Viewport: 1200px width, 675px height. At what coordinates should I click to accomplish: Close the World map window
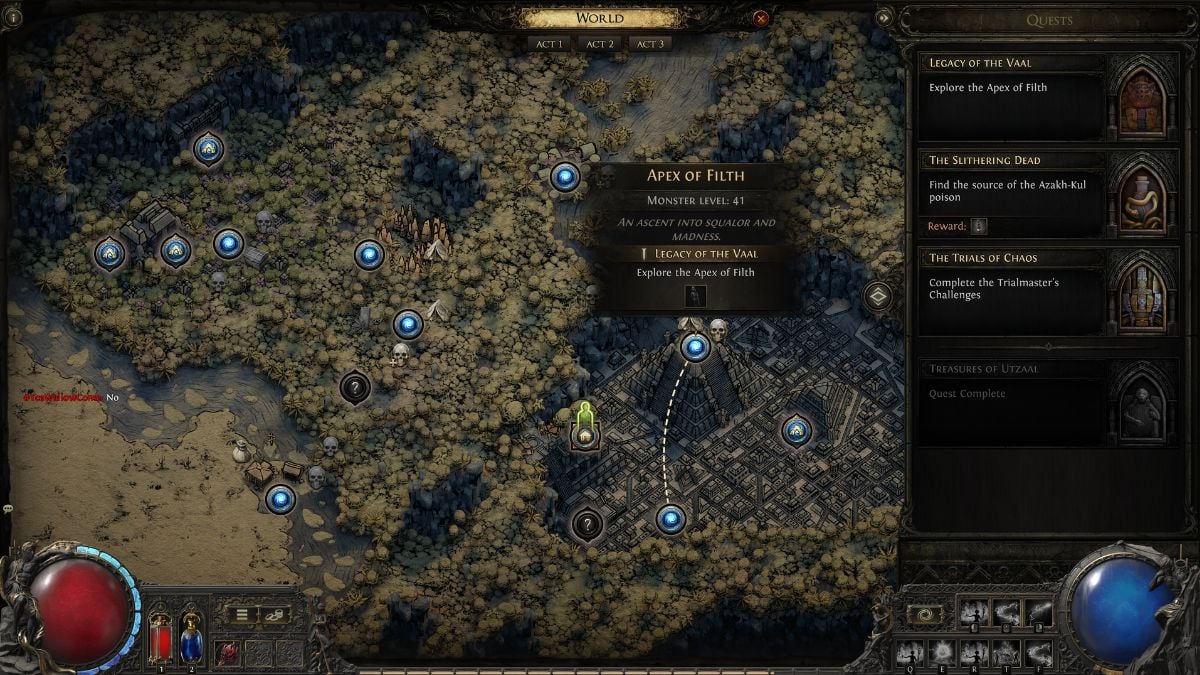(761, 18)
